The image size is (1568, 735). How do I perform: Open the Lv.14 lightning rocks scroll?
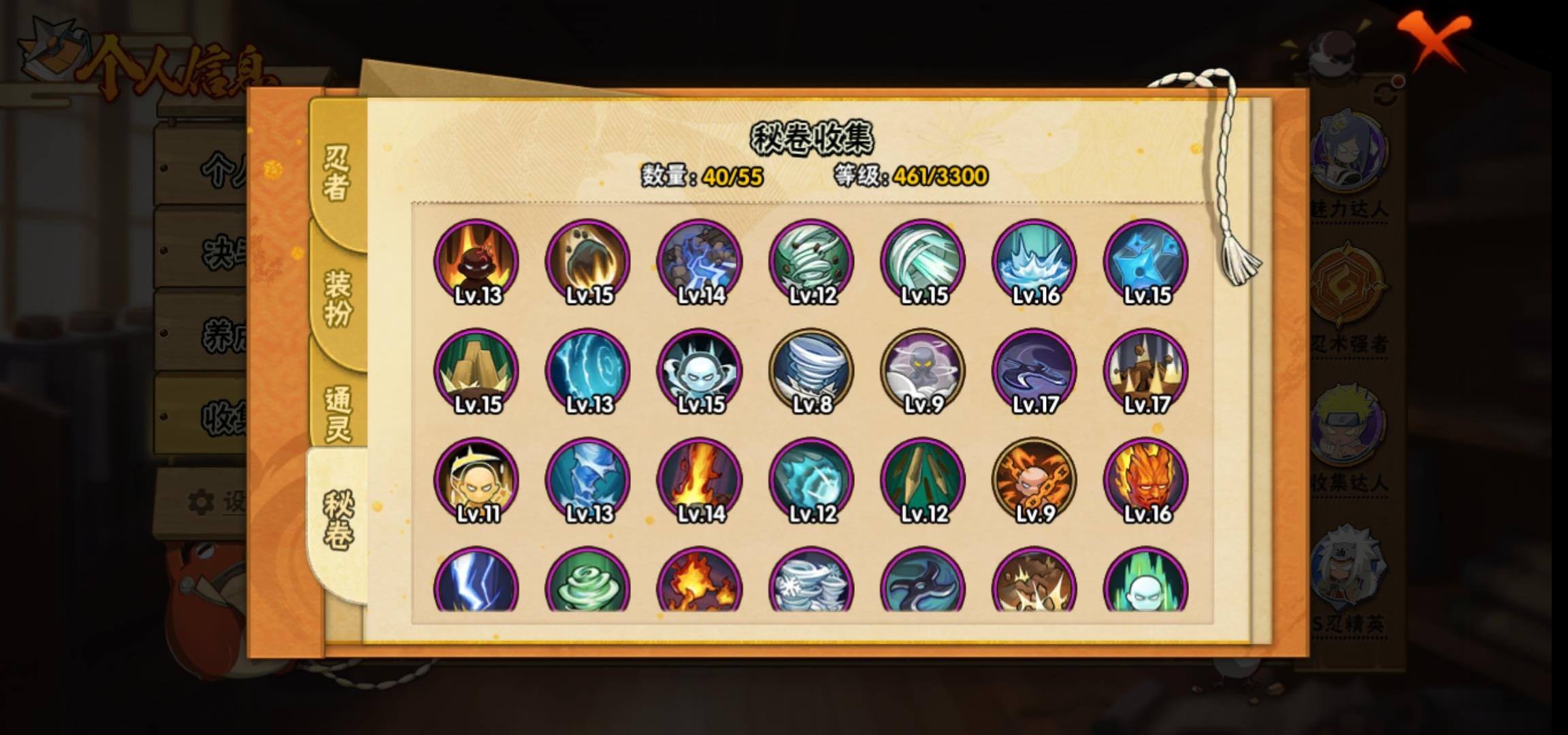(x=700, y=262)
